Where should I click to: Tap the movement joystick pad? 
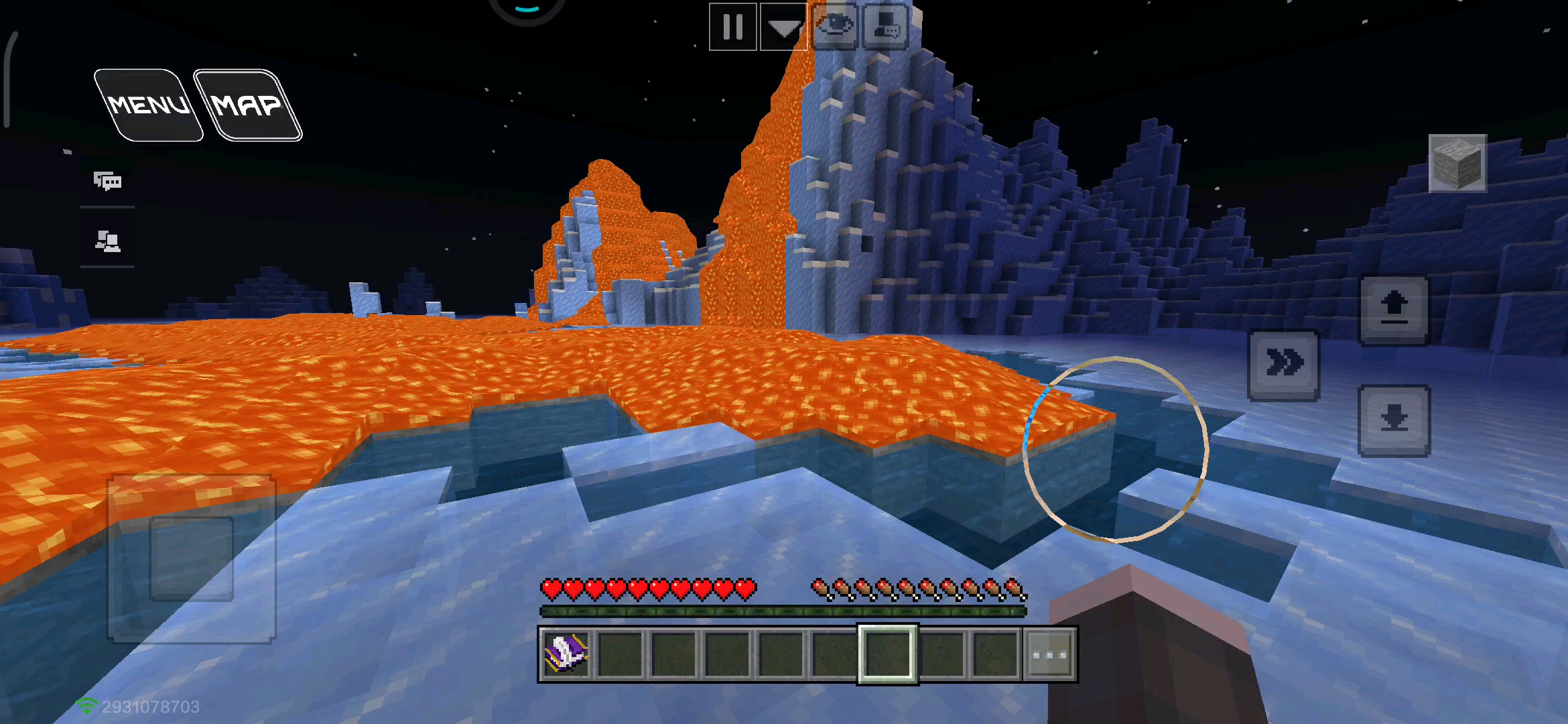192,558
